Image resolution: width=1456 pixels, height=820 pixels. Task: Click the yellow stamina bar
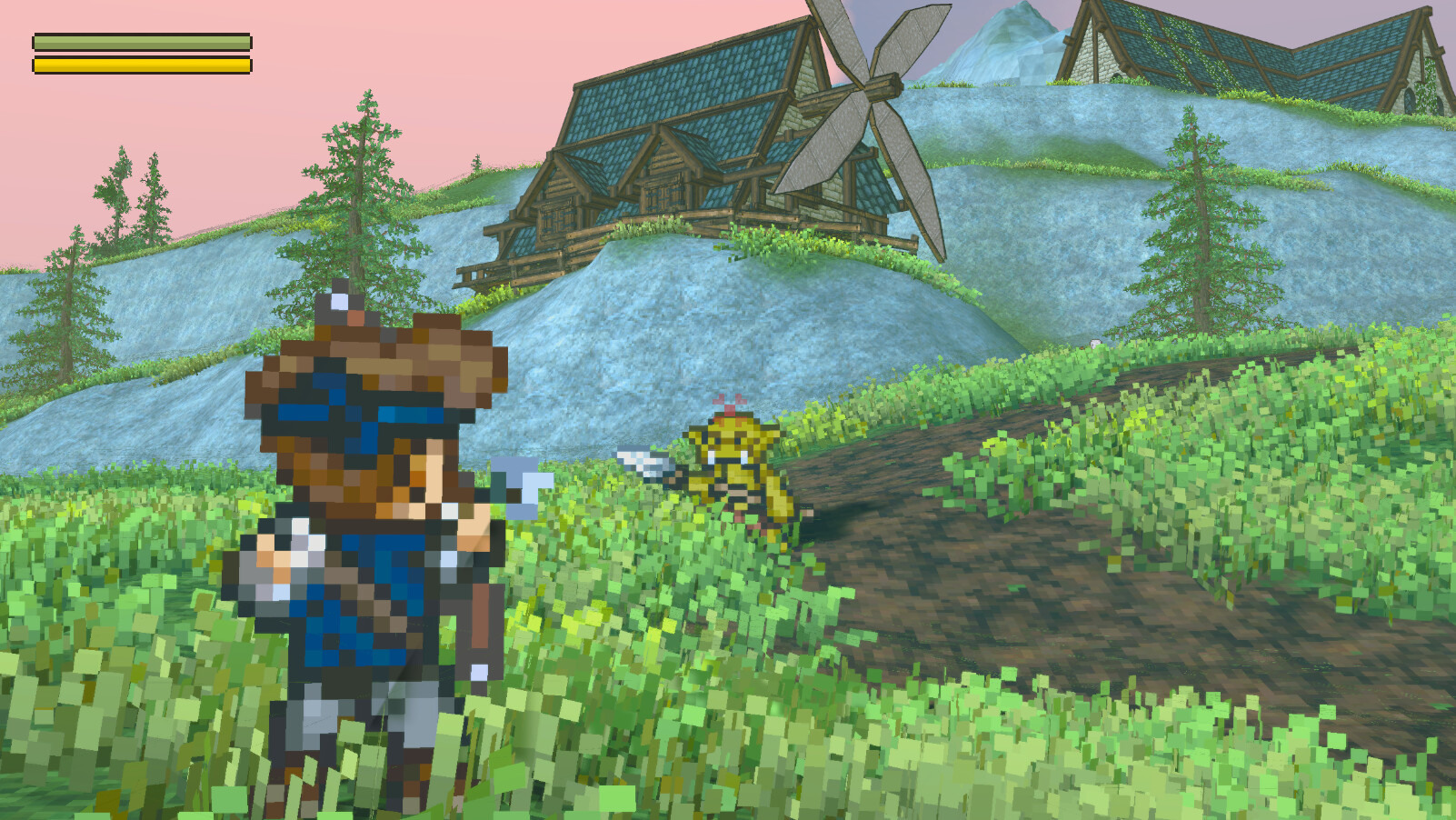coord(141,65)
